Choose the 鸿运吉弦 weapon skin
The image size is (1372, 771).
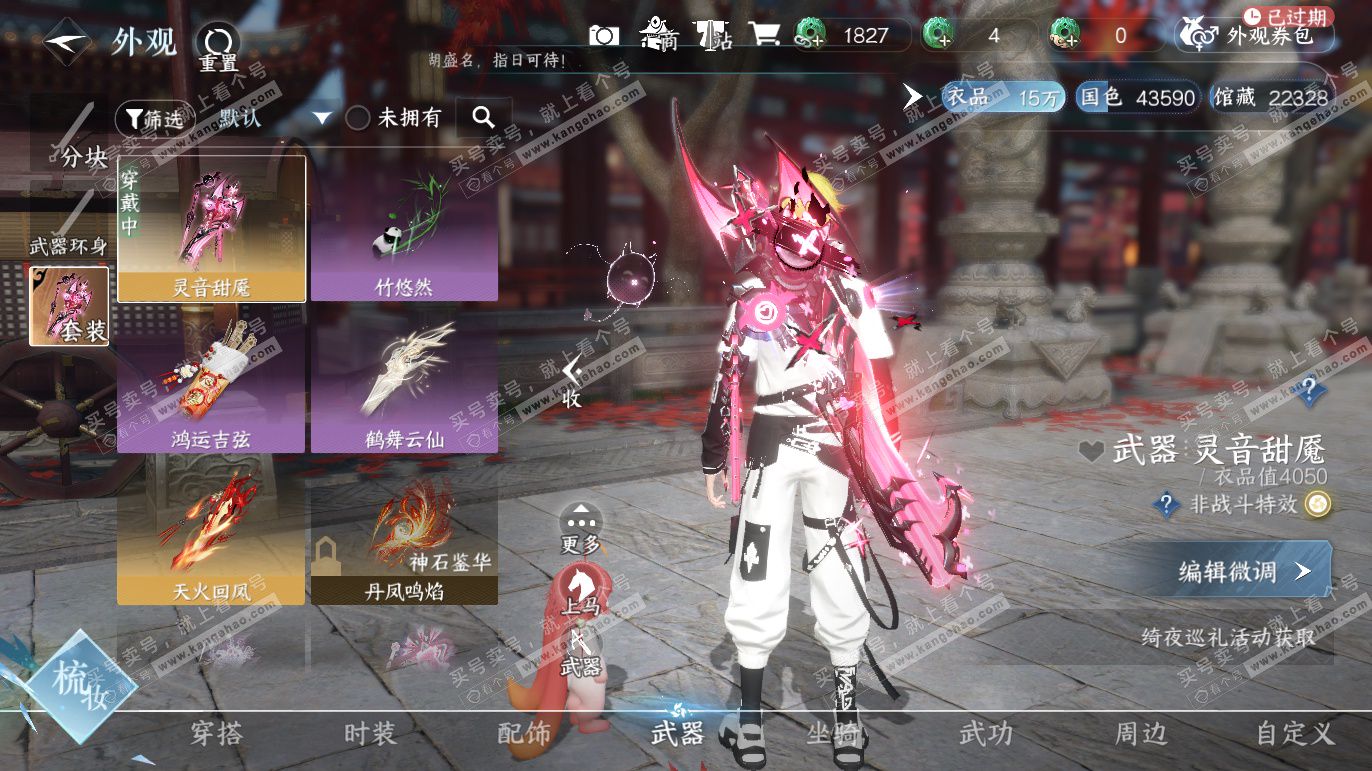(211, 381)
